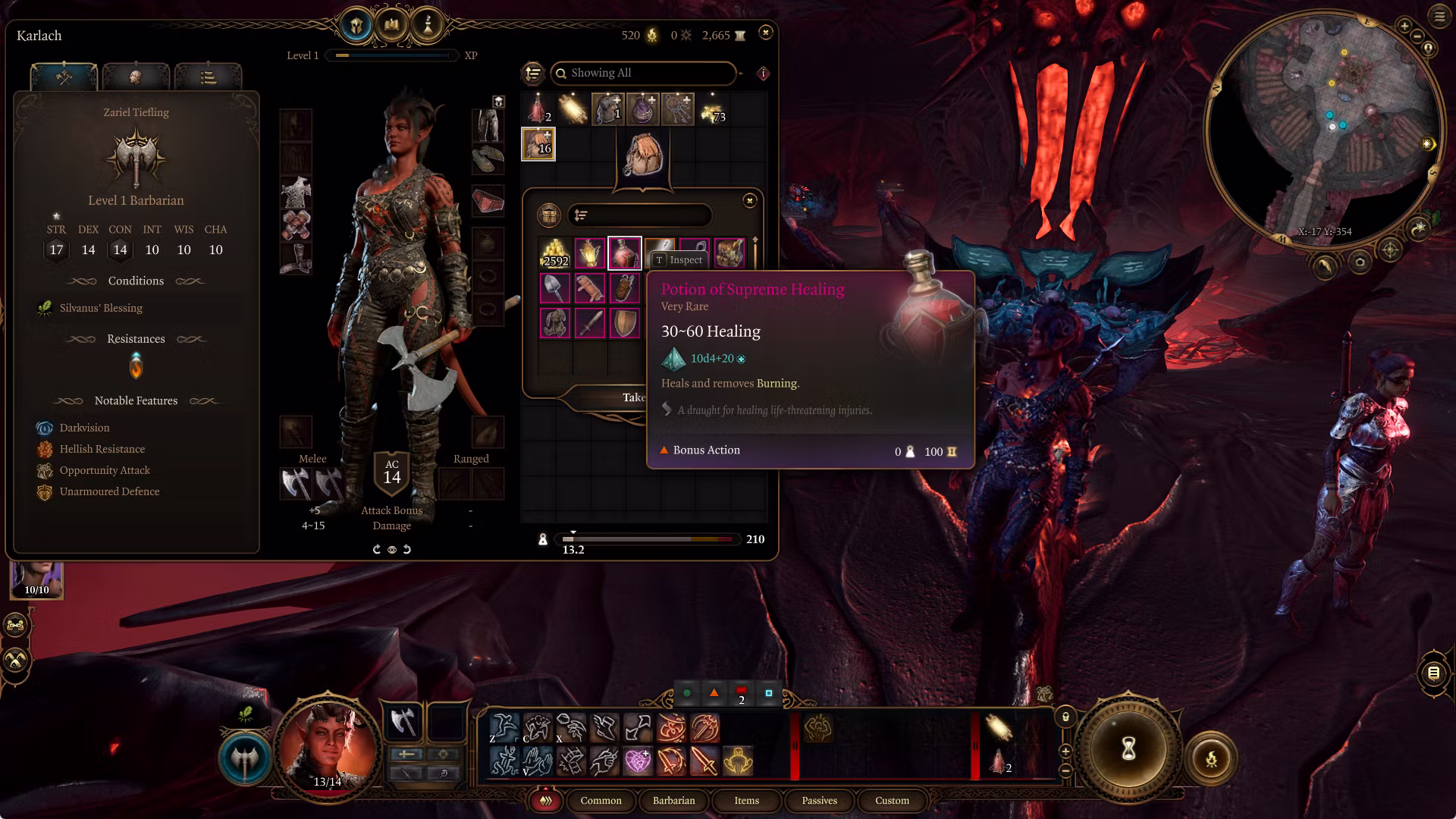Switch to the Common hotbar tab

tap(601, 800)
